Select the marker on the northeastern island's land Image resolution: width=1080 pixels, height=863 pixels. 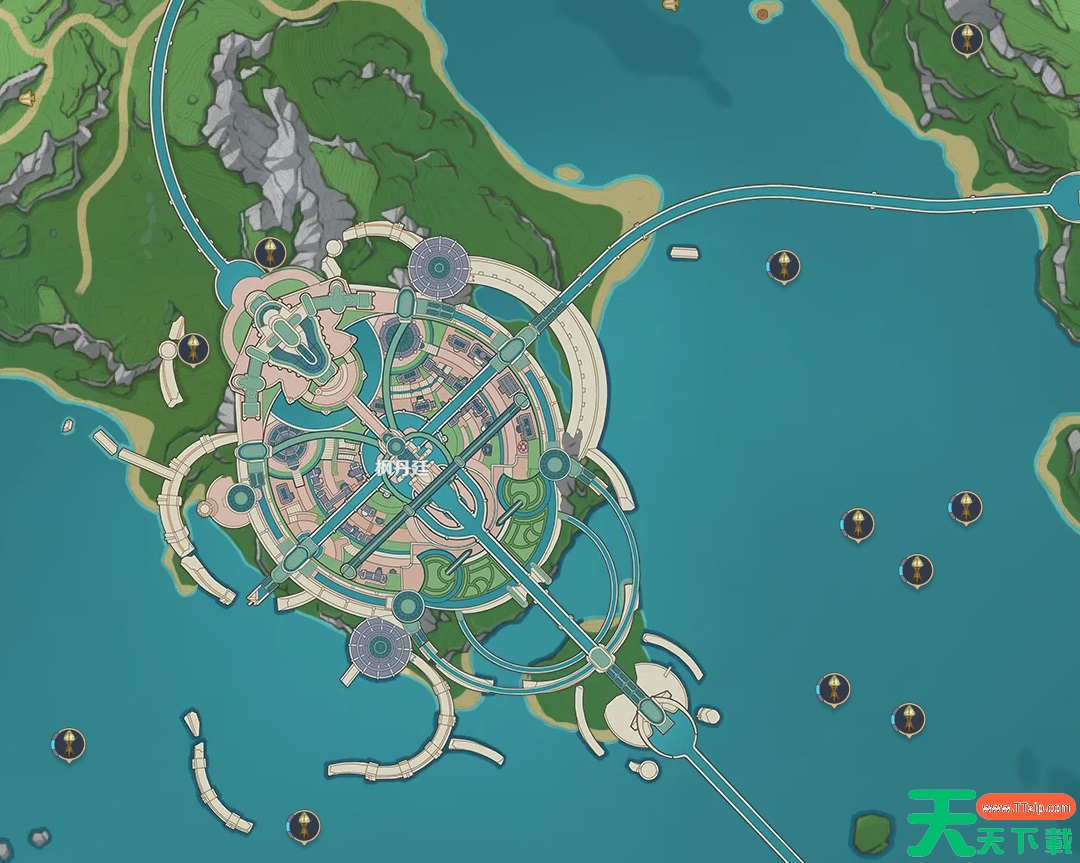click(966, 40)
